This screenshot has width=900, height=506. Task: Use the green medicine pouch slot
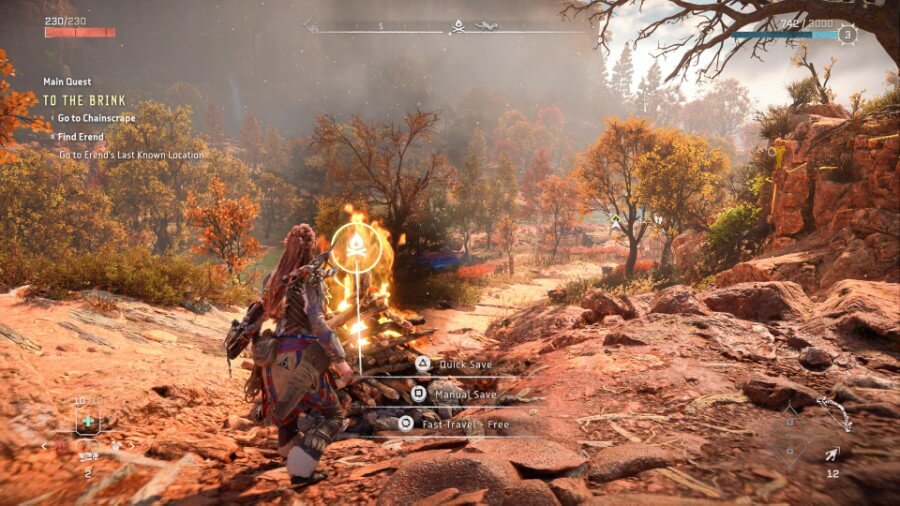tap(88, 422)
